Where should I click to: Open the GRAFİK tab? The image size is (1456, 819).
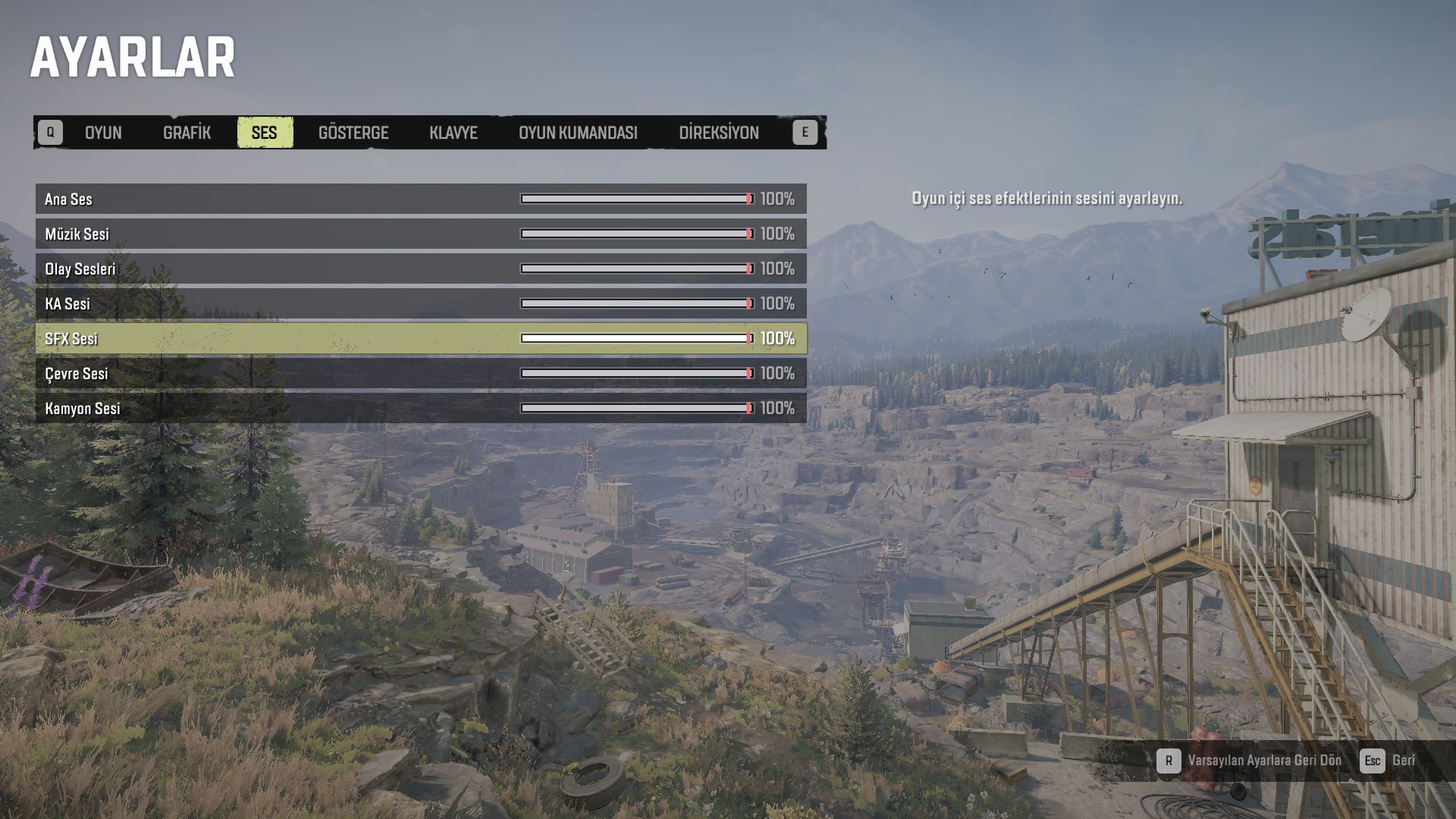(187, 133)
